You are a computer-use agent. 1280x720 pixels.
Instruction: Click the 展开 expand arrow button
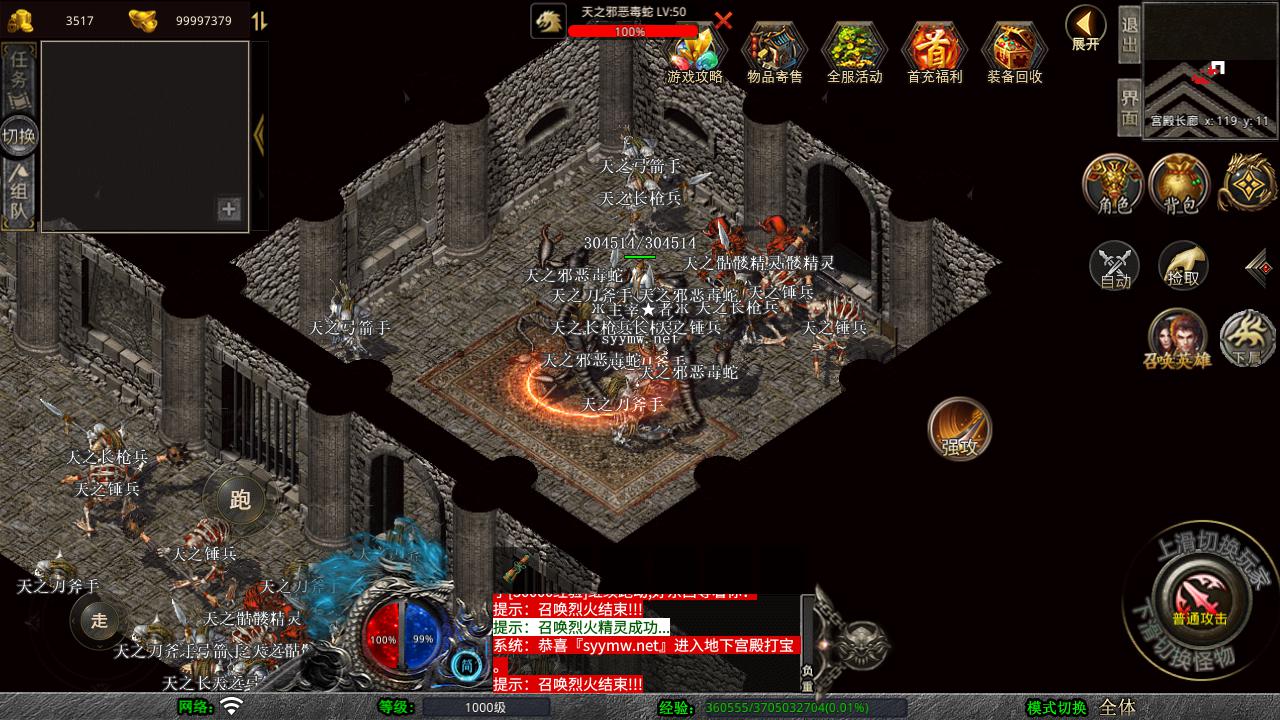tap(1085, 27)
